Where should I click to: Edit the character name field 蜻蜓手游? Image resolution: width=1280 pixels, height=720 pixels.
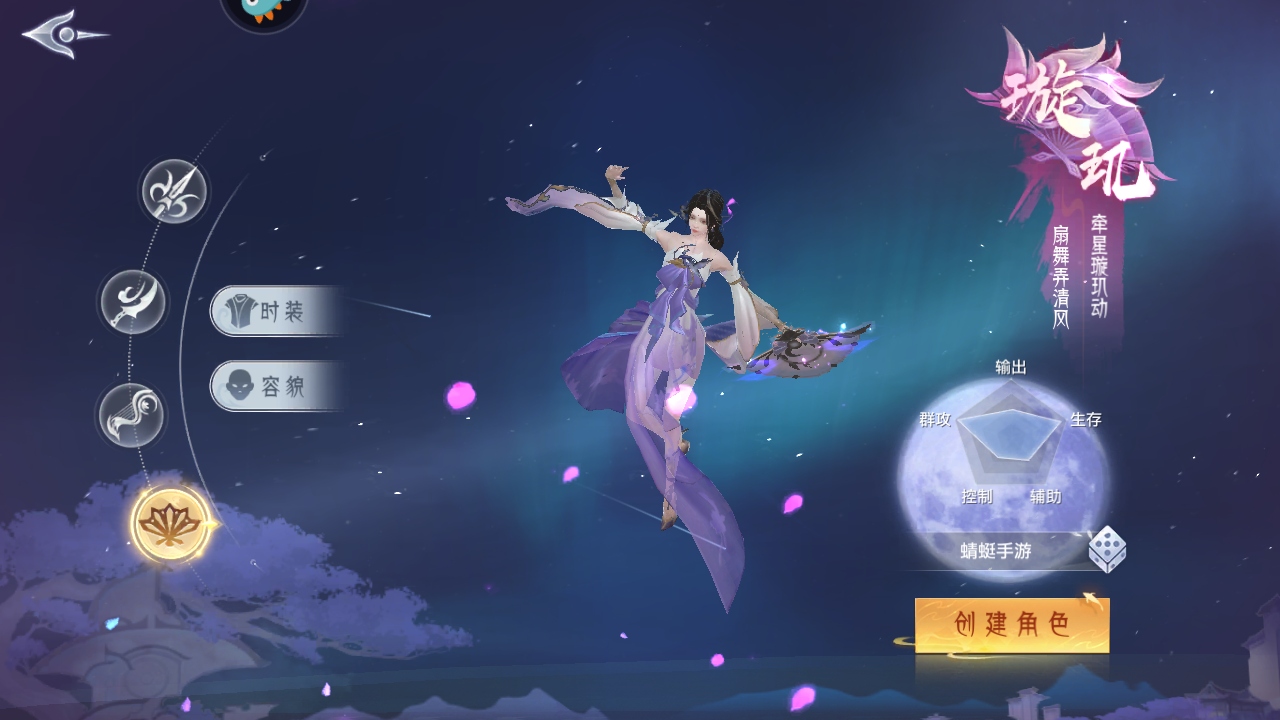click(x=995, y=550)
